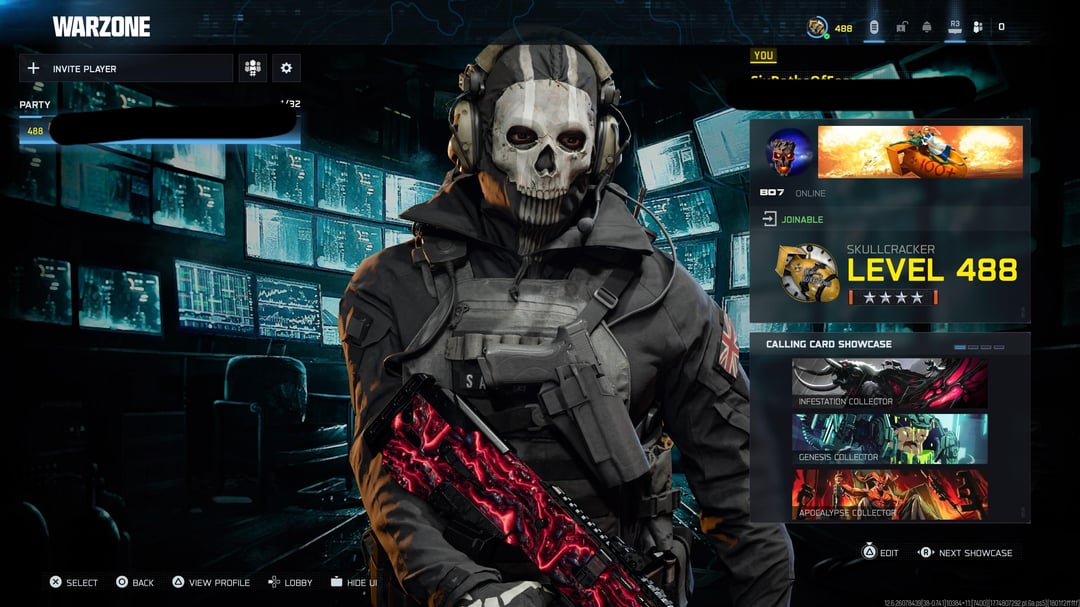Open the Invite Player button
1080x607 pixels.
coord(125,68)
